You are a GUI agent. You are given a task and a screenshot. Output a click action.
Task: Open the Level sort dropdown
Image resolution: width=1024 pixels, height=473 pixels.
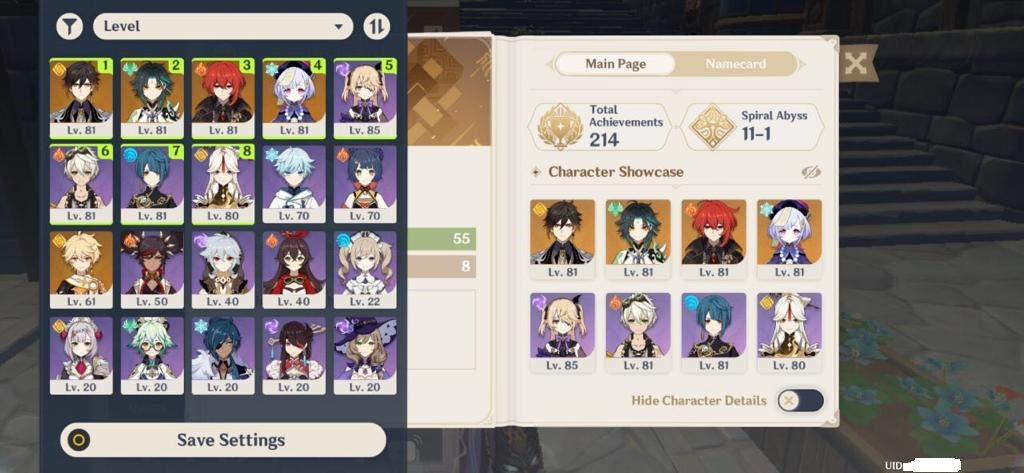(223, 26)
